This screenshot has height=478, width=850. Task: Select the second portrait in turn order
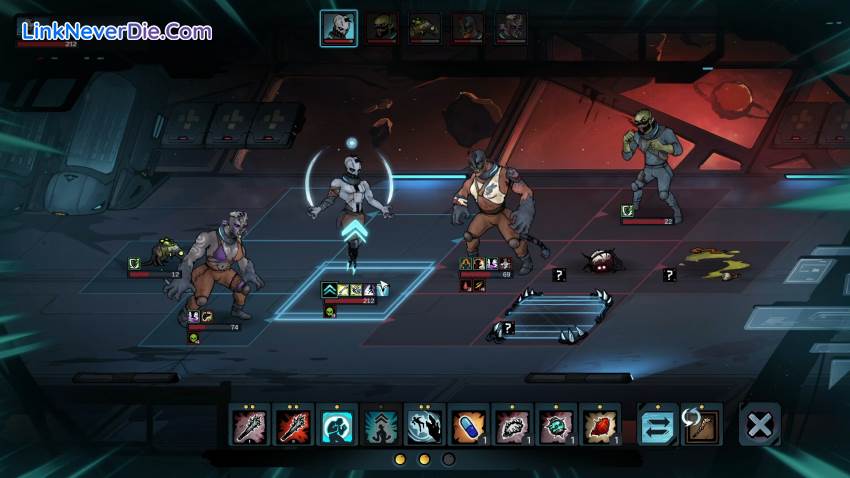[x=381, y=28]
